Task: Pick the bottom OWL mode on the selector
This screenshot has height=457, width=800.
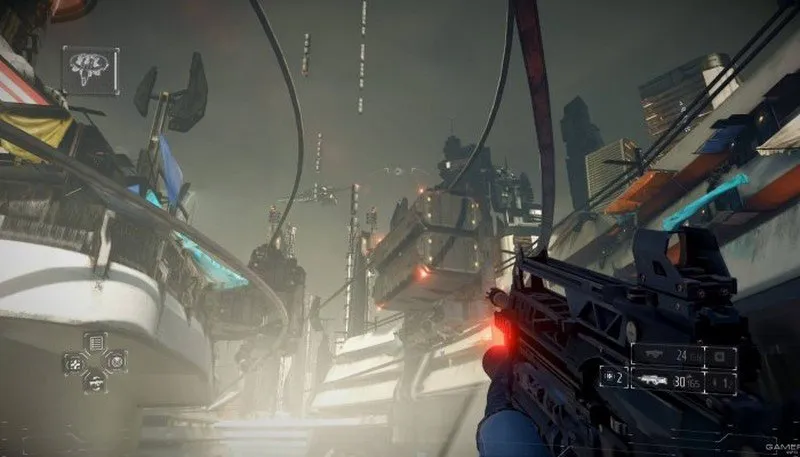Action: tap(95, 381)
